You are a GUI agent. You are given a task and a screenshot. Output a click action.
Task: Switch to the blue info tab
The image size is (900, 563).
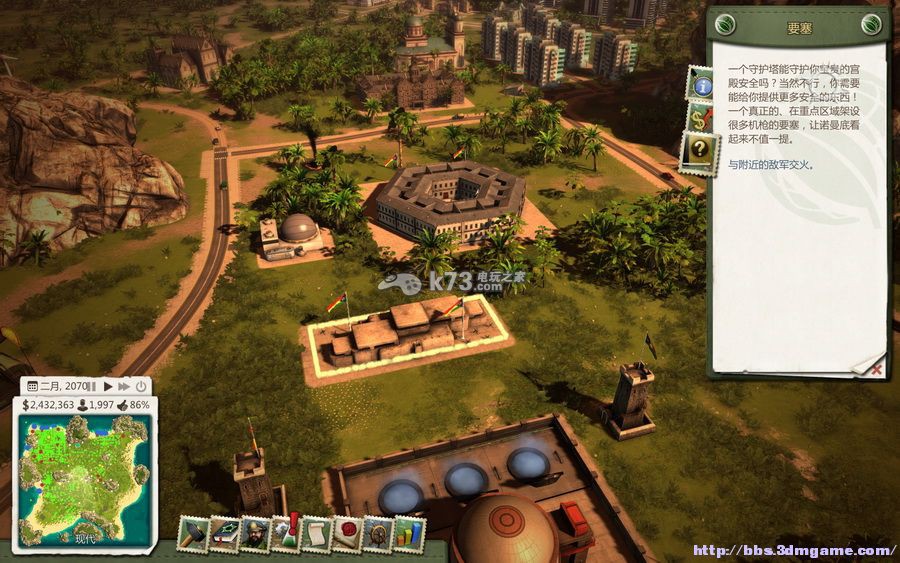coord(702,86)
